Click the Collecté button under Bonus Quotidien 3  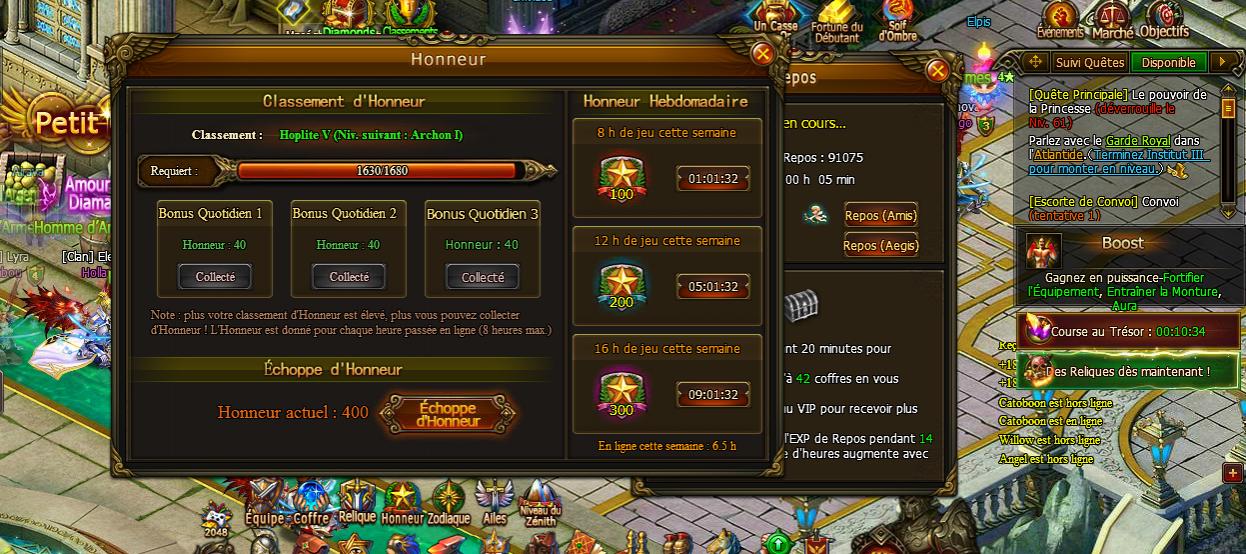pos(483,277)
